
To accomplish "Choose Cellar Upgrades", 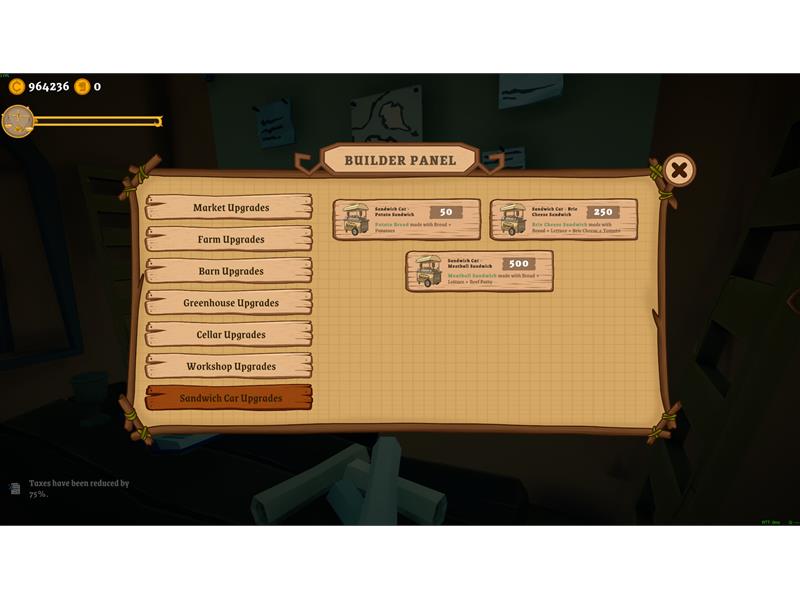I will click(229, 335).
